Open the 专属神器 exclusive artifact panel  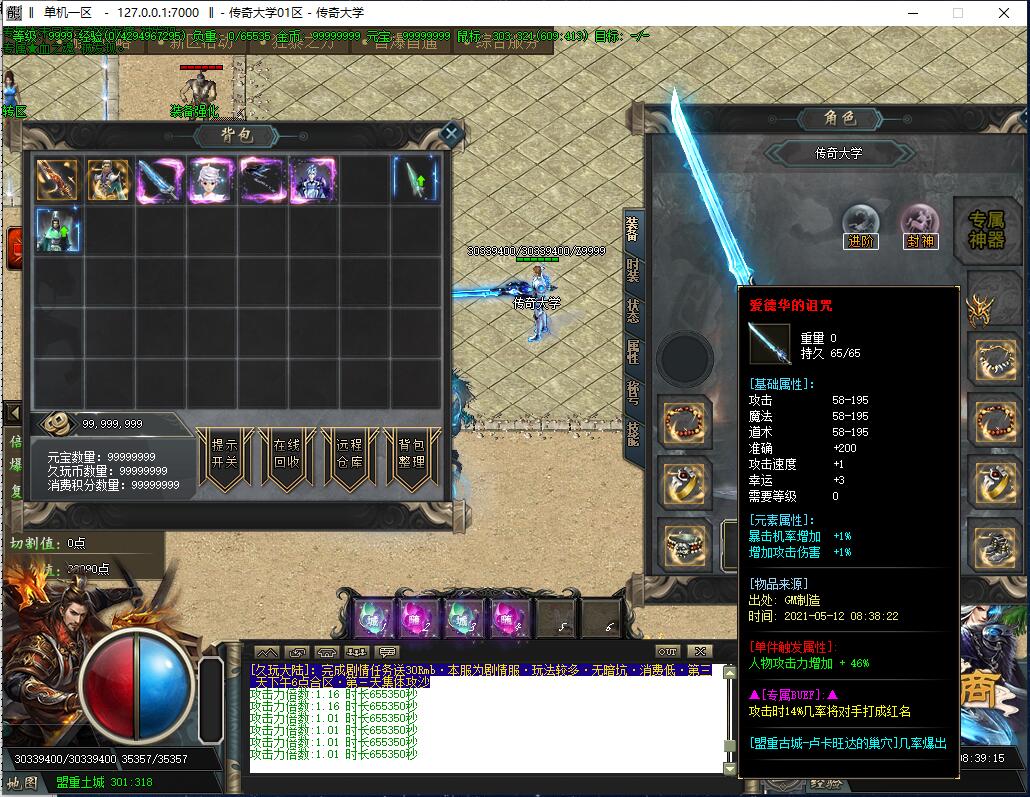(x=986, y=229)
